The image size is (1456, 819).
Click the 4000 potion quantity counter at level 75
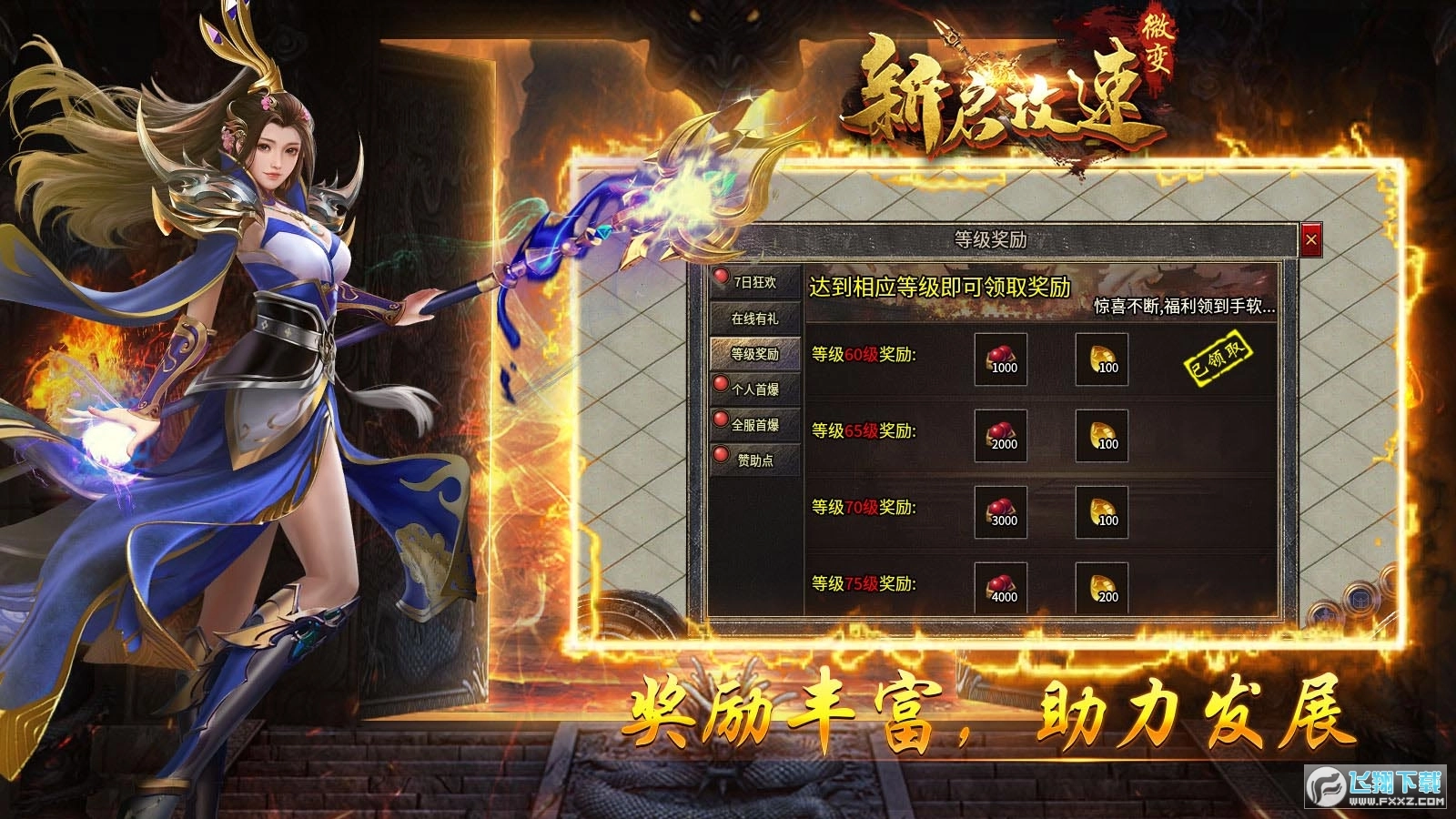[1004, 598]
